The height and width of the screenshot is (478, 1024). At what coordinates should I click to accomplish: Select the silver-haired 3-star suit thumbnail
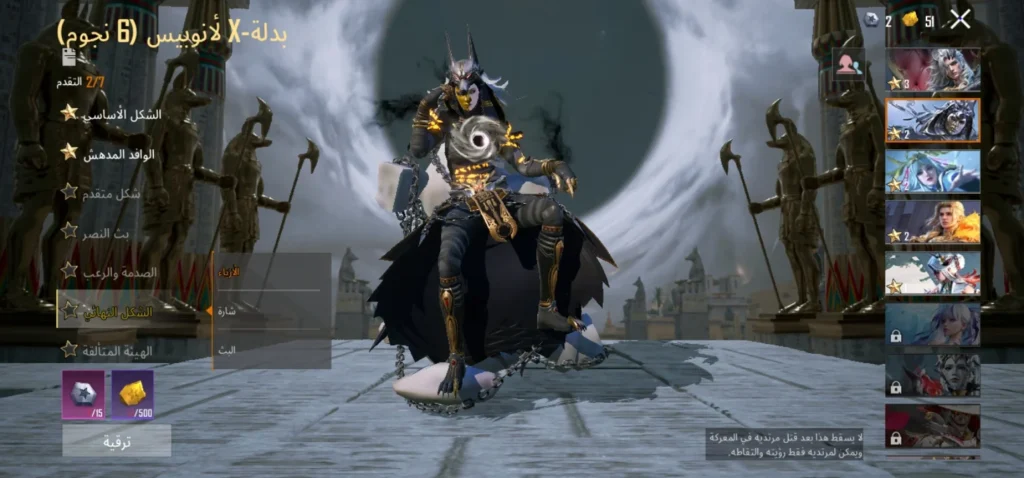click(932, 70)
